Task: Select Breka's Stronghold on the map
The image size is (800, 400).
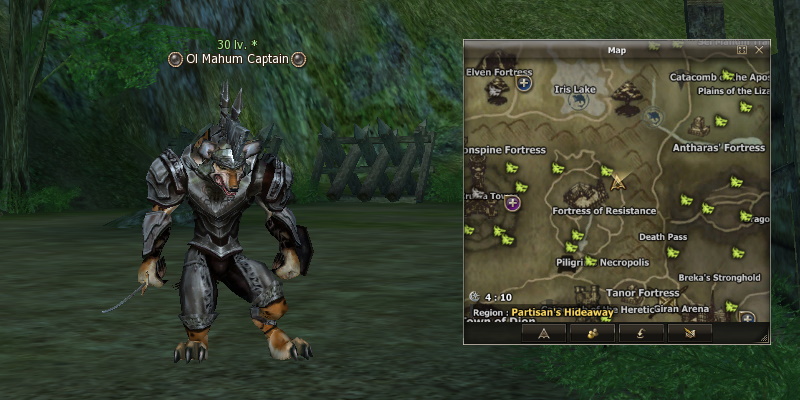Action: click(720, 278)
